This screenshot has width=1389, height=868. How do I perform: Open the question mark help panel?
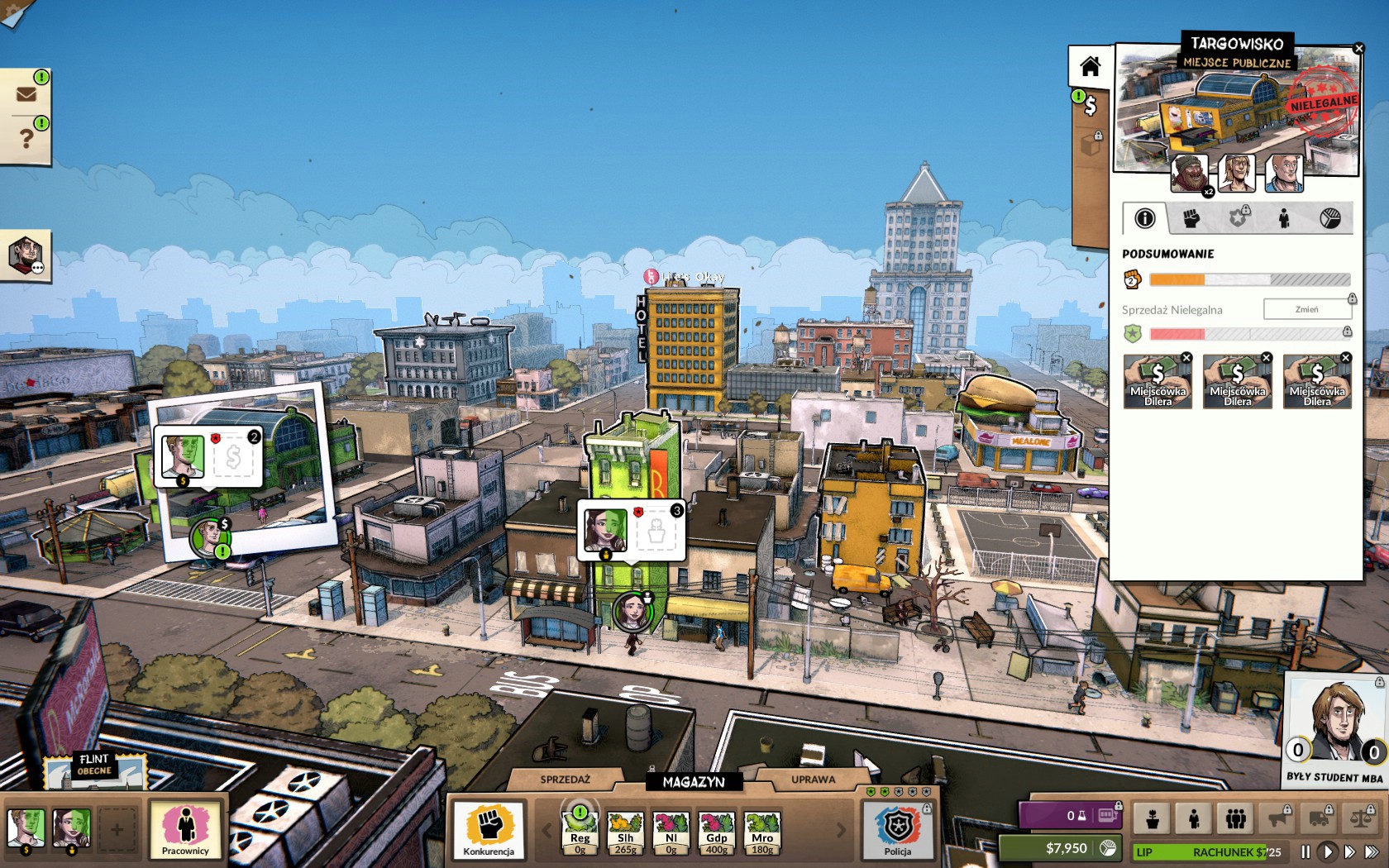click(26, 138)
